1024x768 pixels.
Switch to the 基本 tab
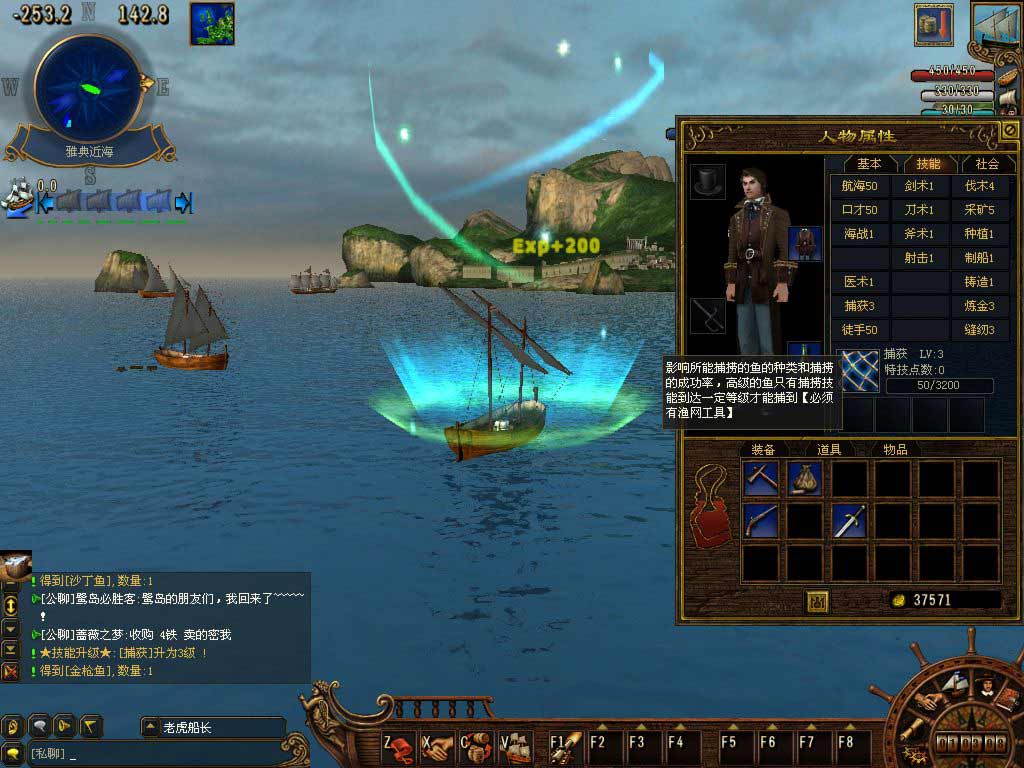pos(869,163)
